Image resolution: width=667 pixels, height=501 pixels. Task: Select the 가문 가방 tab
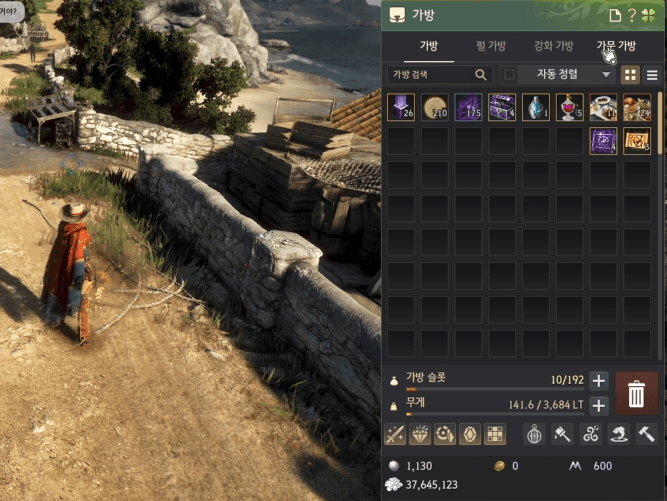coord(616,46)
